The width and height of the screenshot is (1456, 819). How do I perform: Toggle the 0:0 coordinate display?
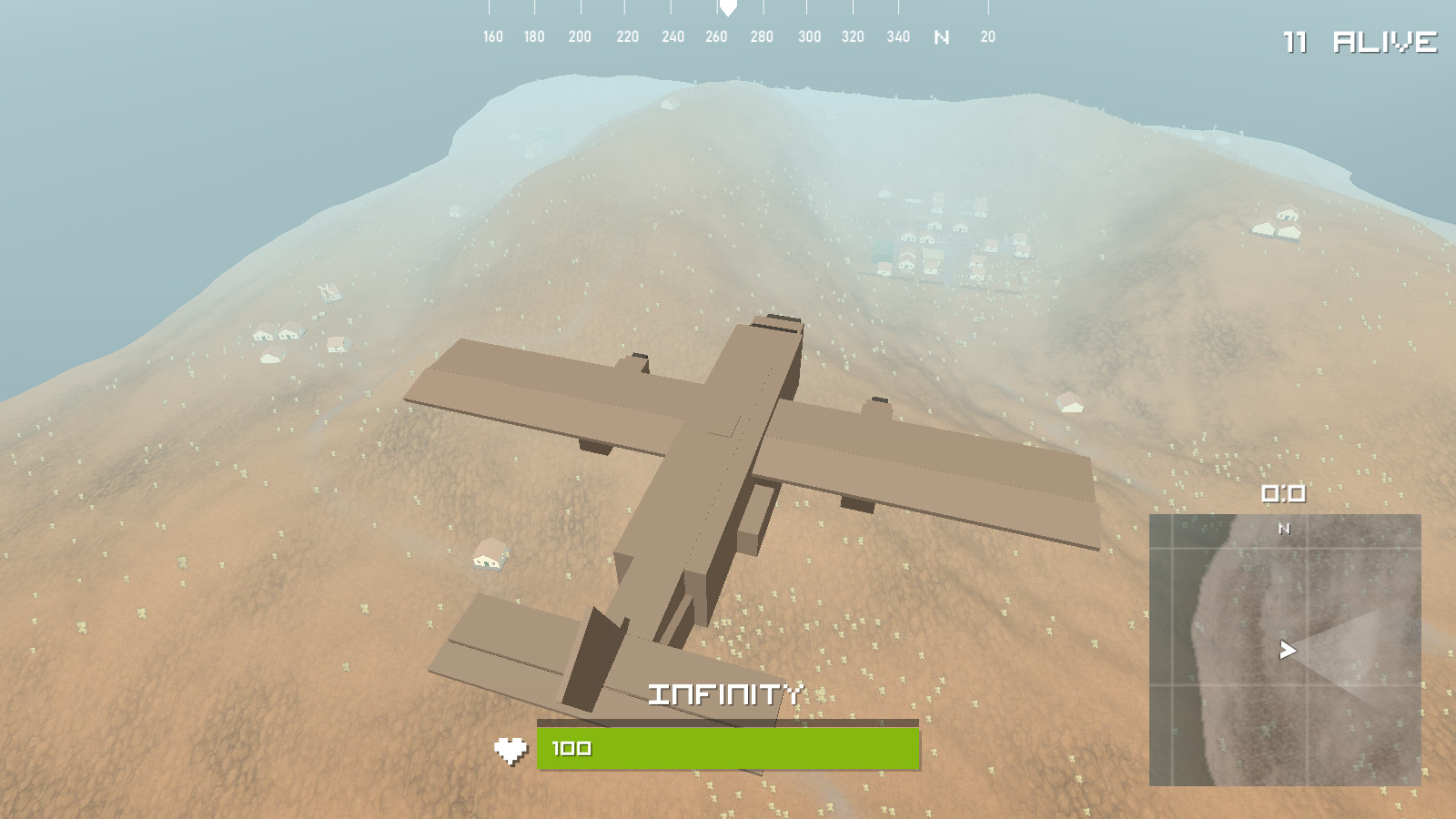click(1283, 492)
